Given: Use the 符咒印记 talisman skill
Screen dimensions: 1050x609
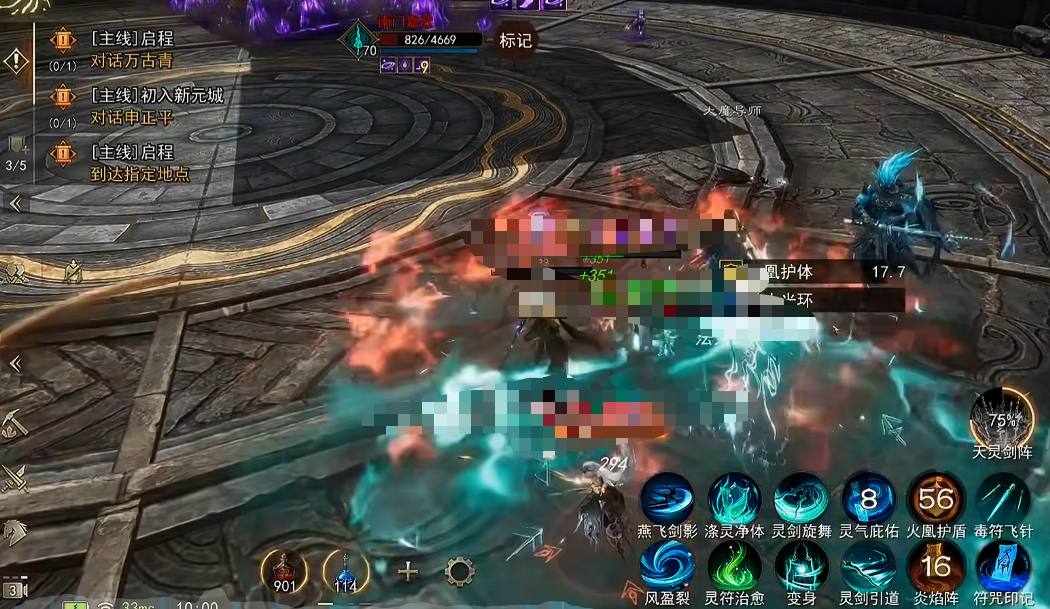Looking at the screenshot, I should click(1003, 566).
